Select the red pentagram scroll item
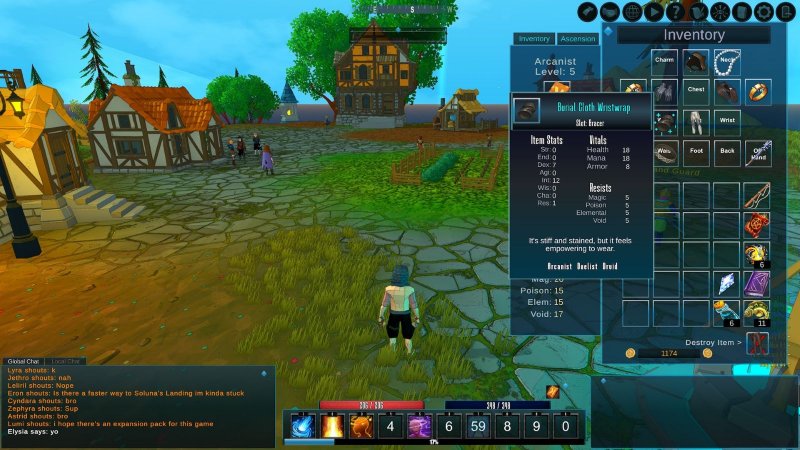800x450 pixels. 757,225
